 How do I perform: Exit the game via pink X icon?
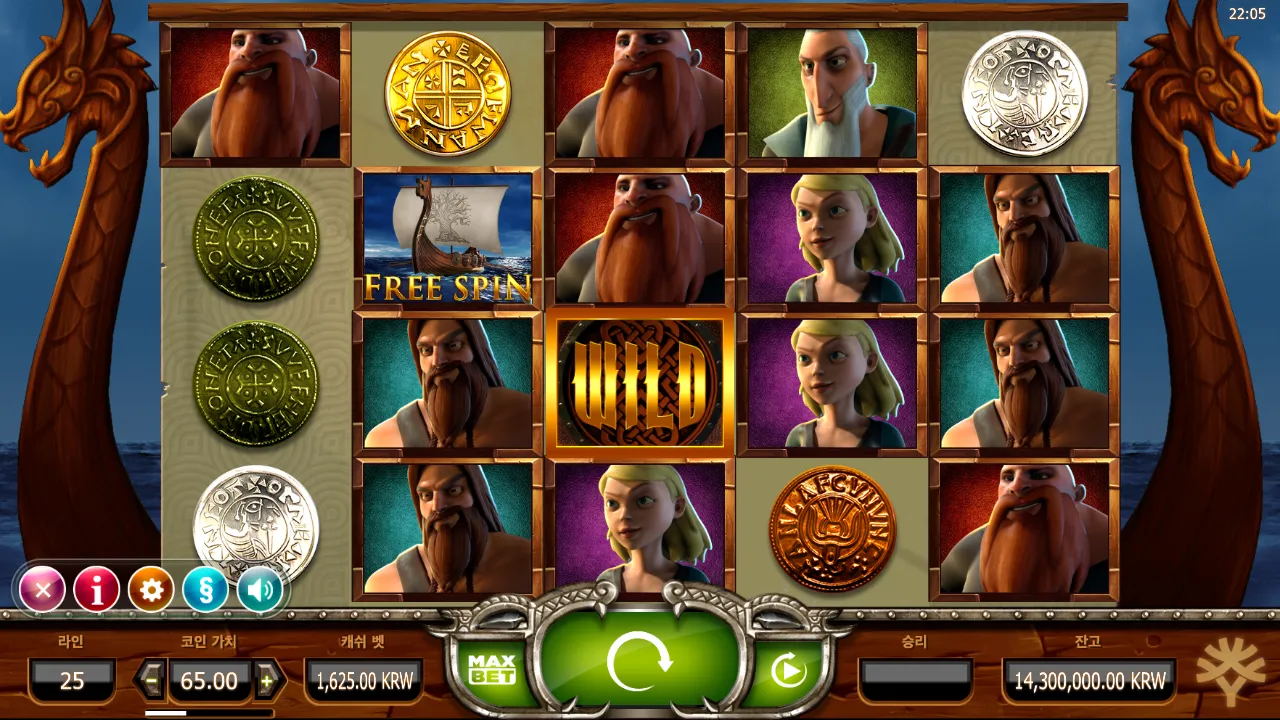42,589
